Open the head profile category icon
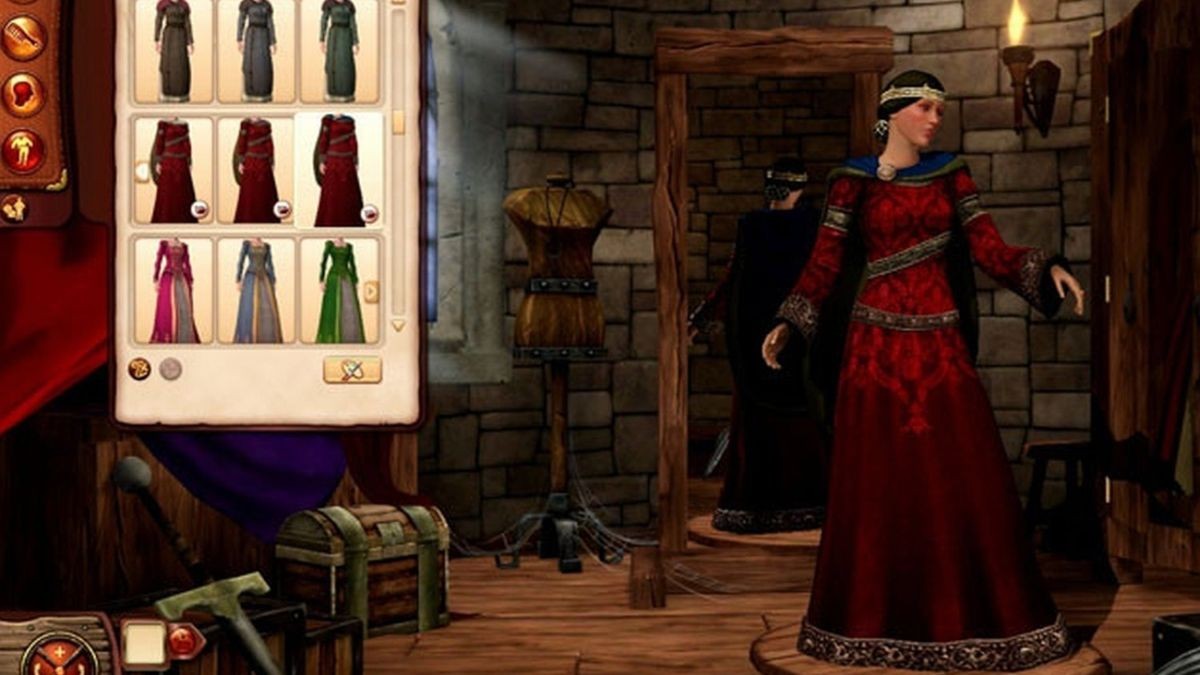1200x675 pixels. point(22,94)
